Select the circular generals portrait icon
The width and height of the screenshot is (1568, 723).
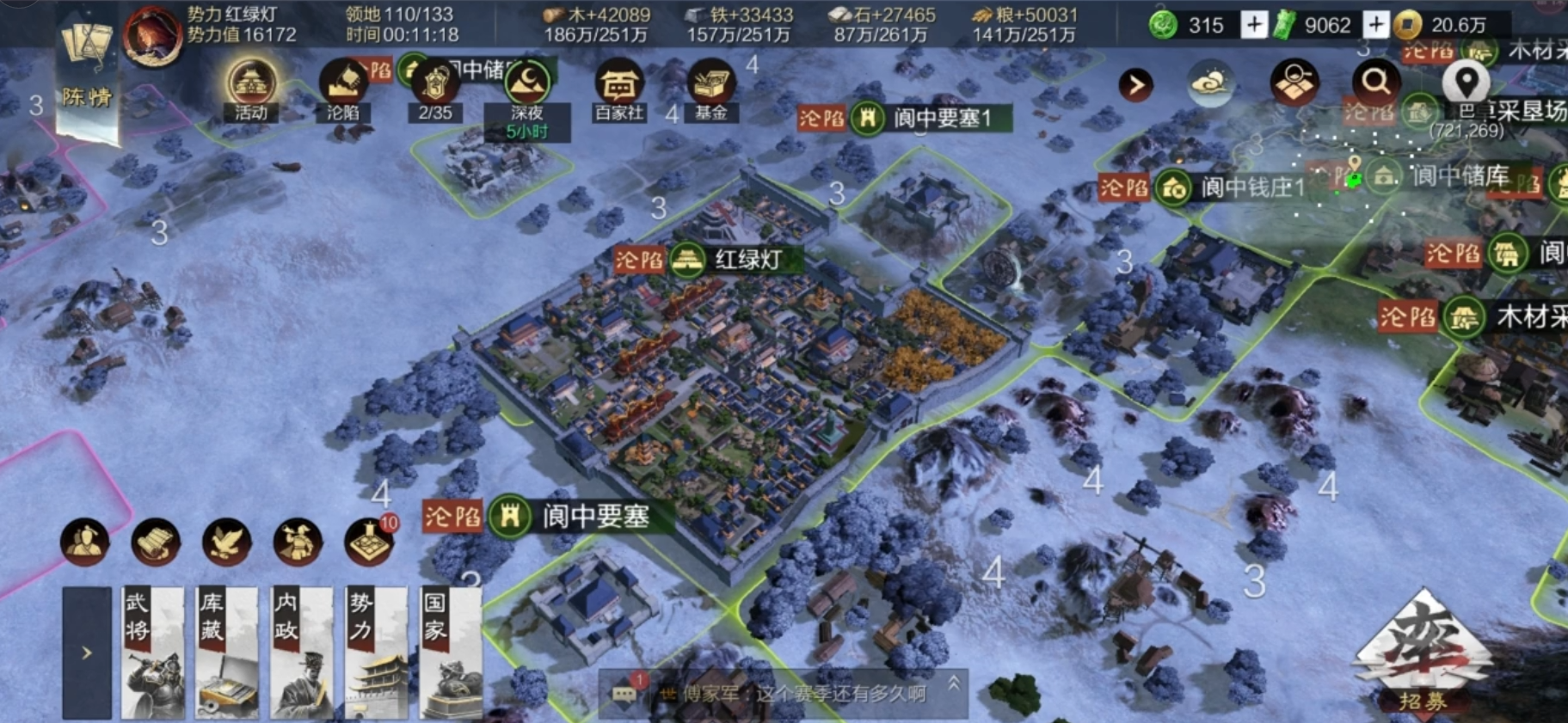83,542
